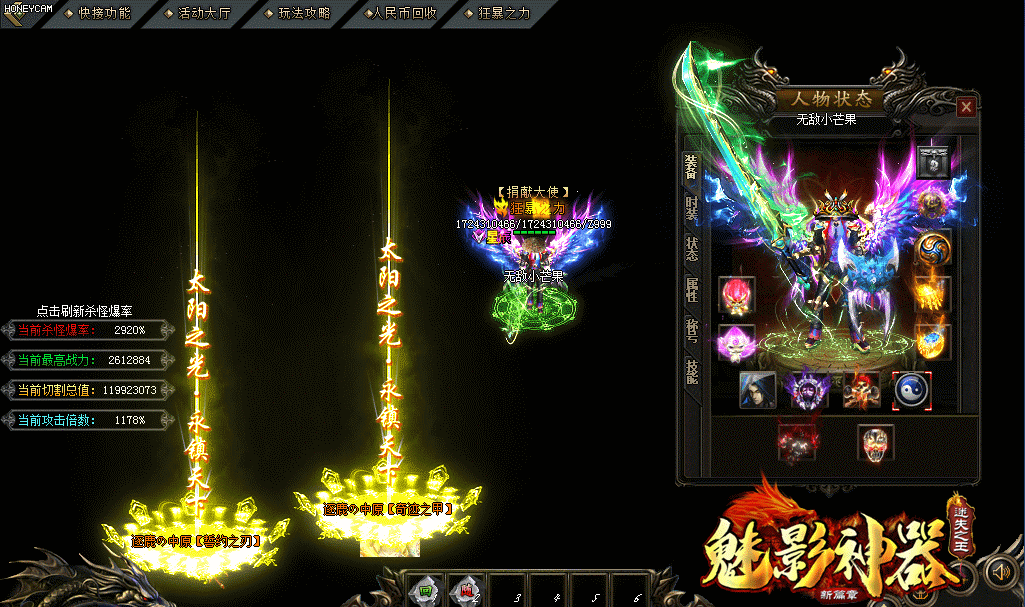The height and width of the screenshot is (607, 1025).
Task: Switch to the 状态 status tab
Action: tap(691, 248)
